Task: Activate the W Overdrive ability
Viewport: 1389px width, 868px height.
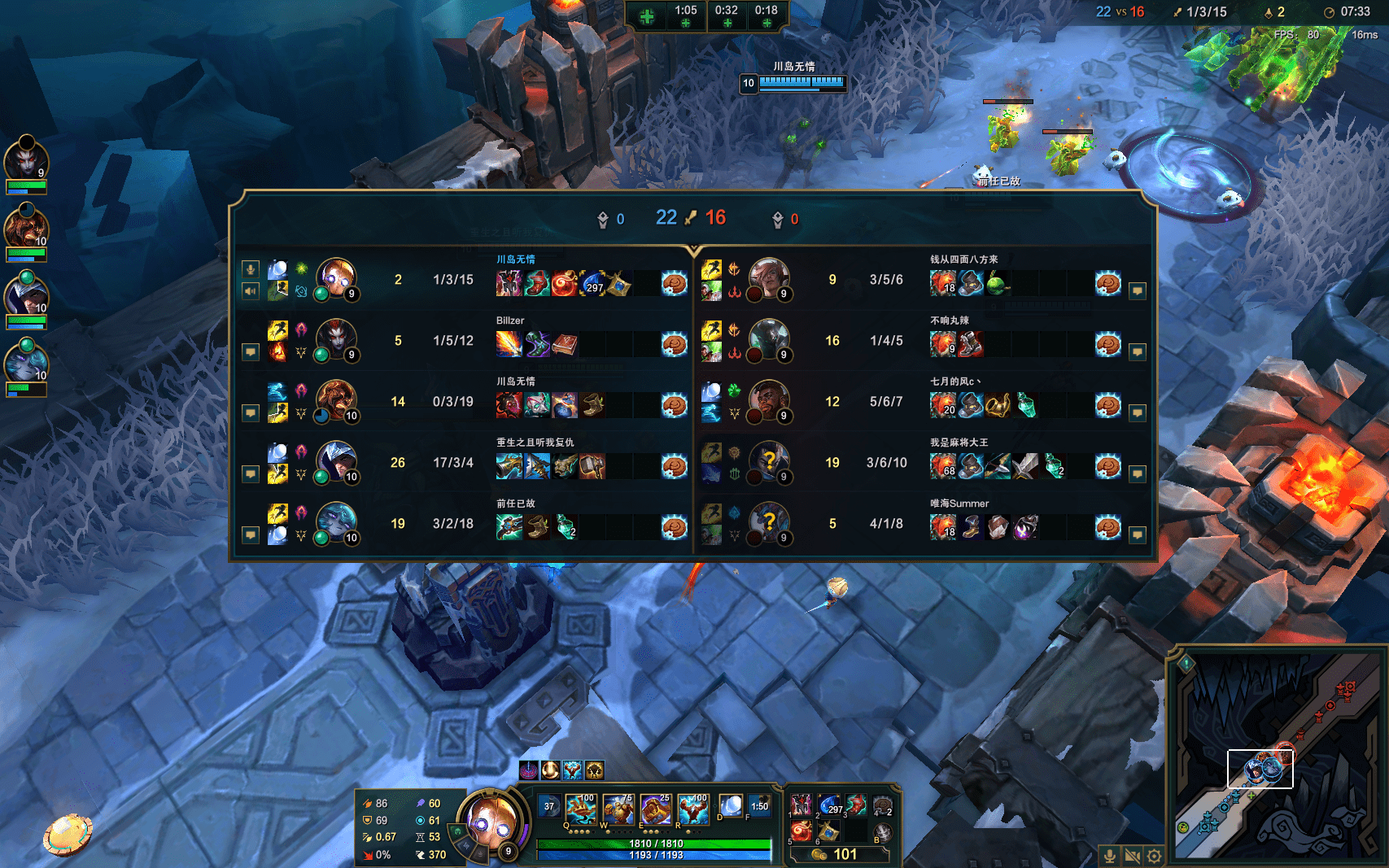Action: coord(618,810)
